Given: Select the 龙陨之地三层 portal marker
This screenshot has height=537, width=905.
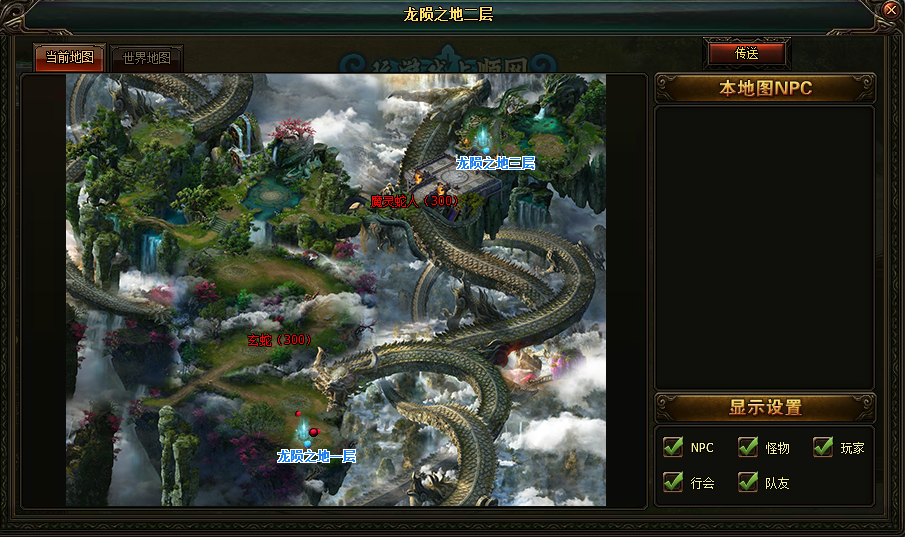Looking at the screenshot, I should [496, 162].
